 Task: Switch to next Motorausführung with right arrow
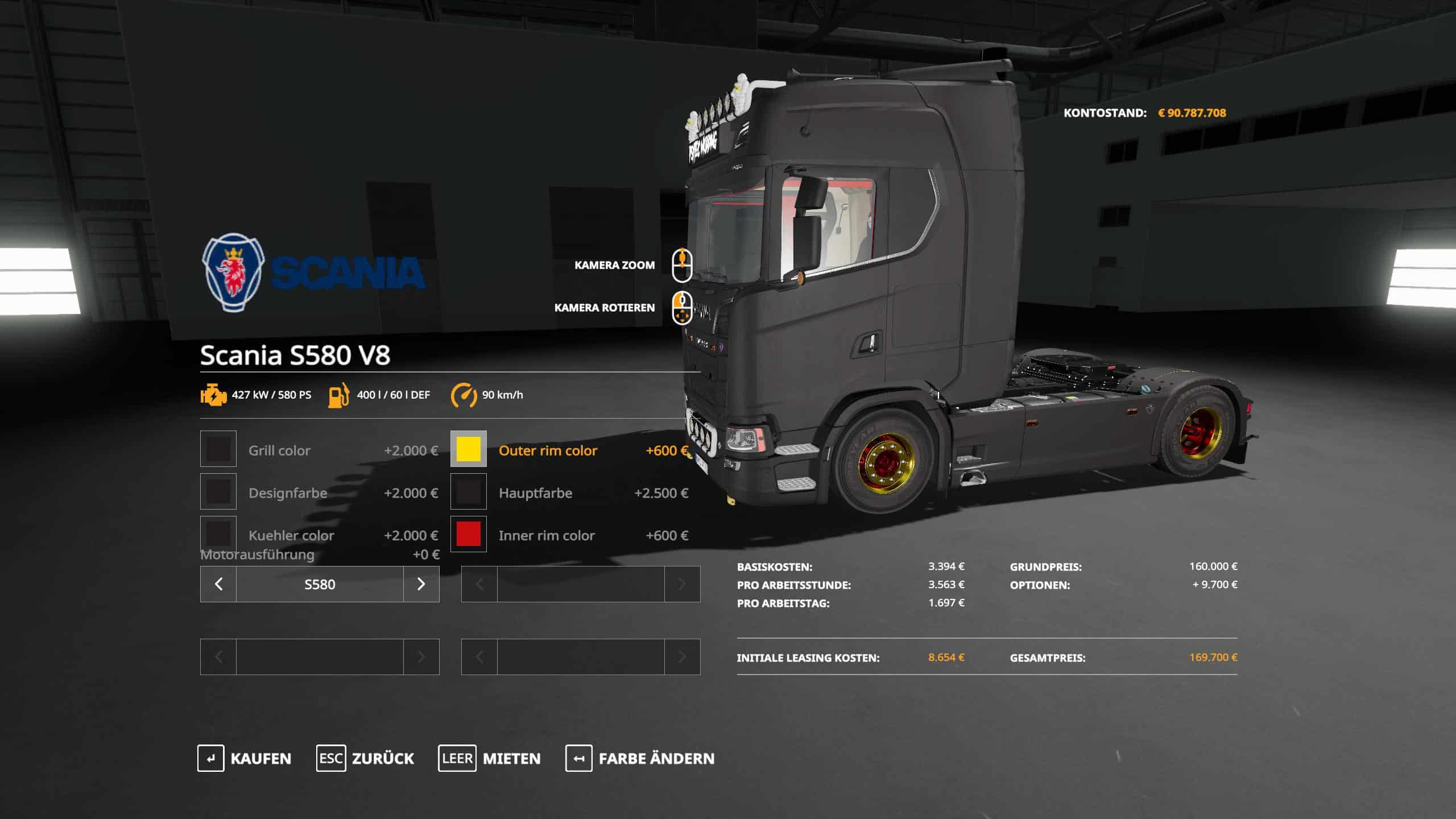click(421, 584)
